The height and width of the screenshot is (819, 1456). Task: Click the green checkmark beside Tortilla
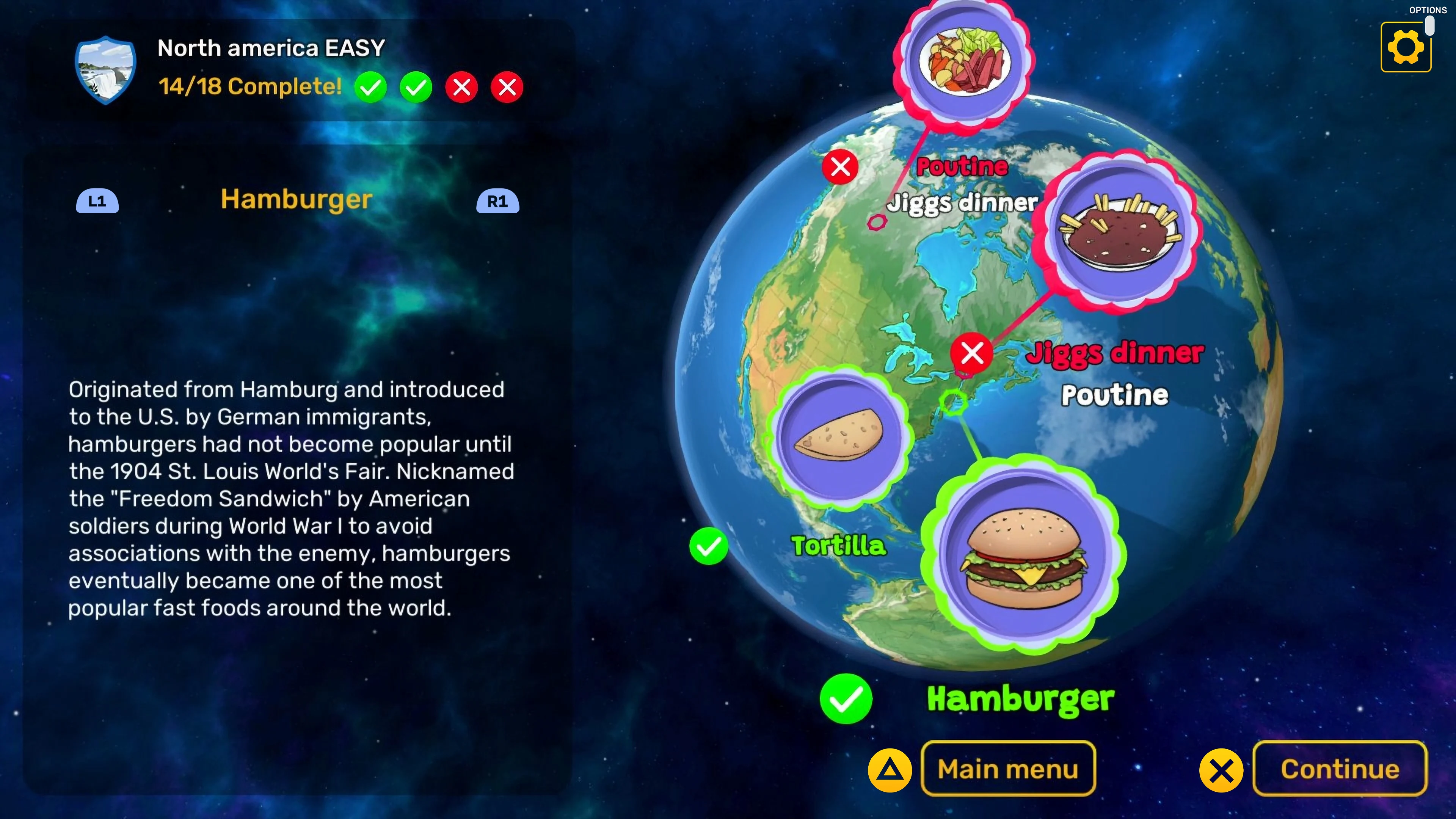point(709,546)
